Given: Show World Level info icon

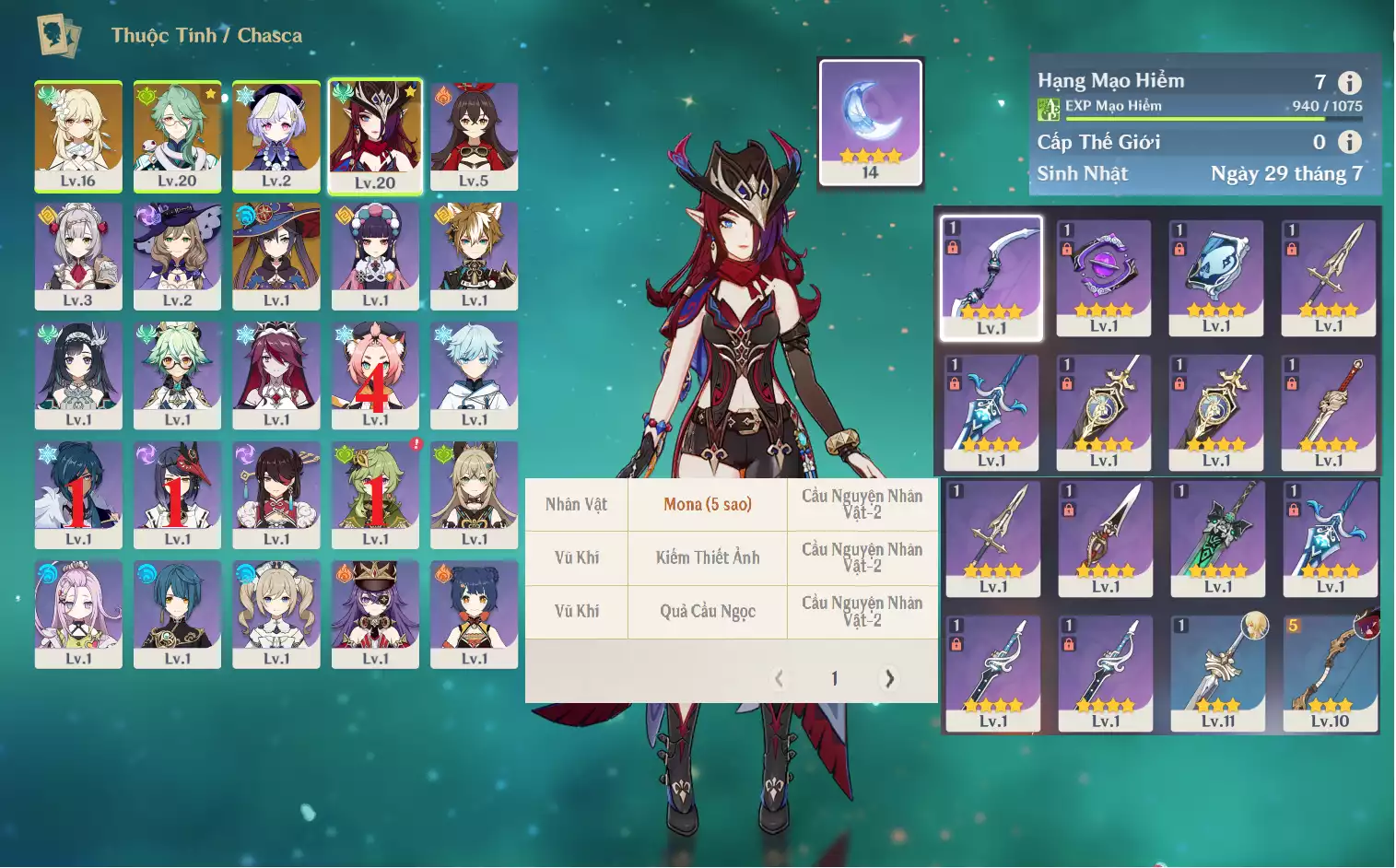Looking at the screenshot, I should [1349, 142].
